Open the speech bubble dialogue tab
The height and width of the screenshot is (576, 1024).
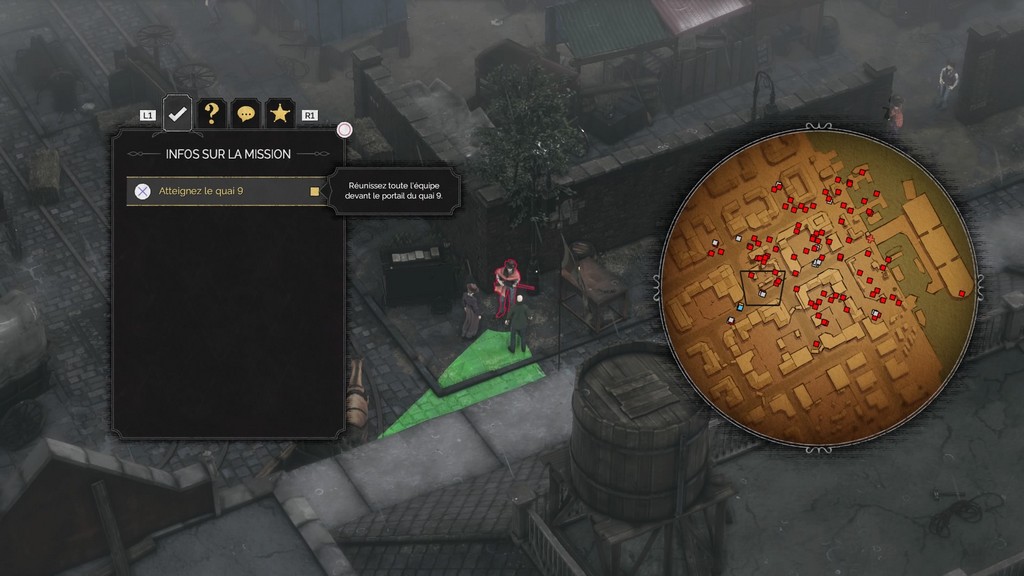tap(245, 114)
